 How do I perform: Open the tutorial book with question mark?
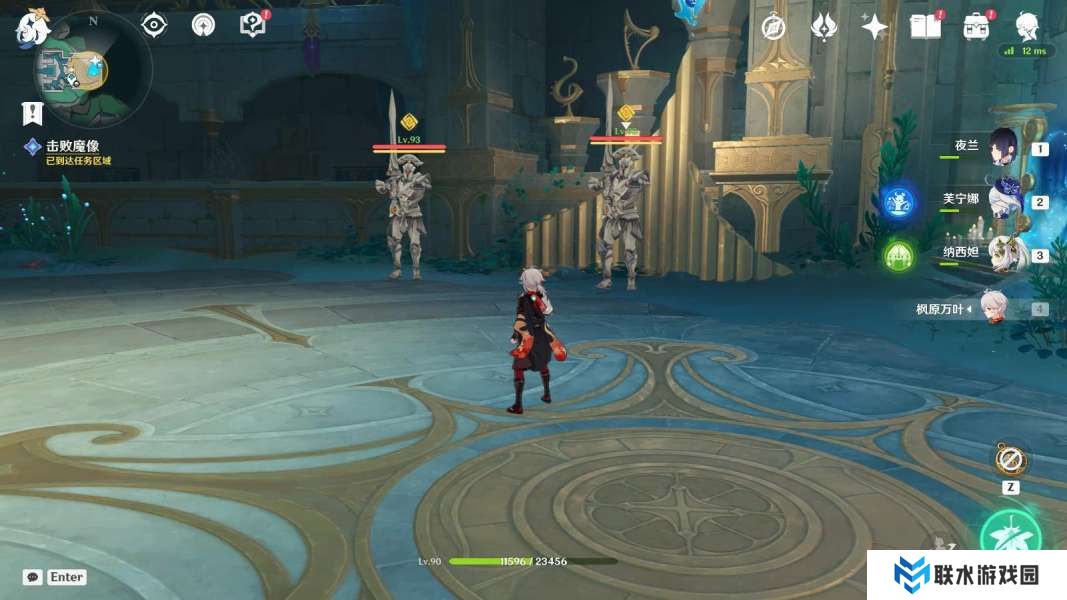point(253,25)
